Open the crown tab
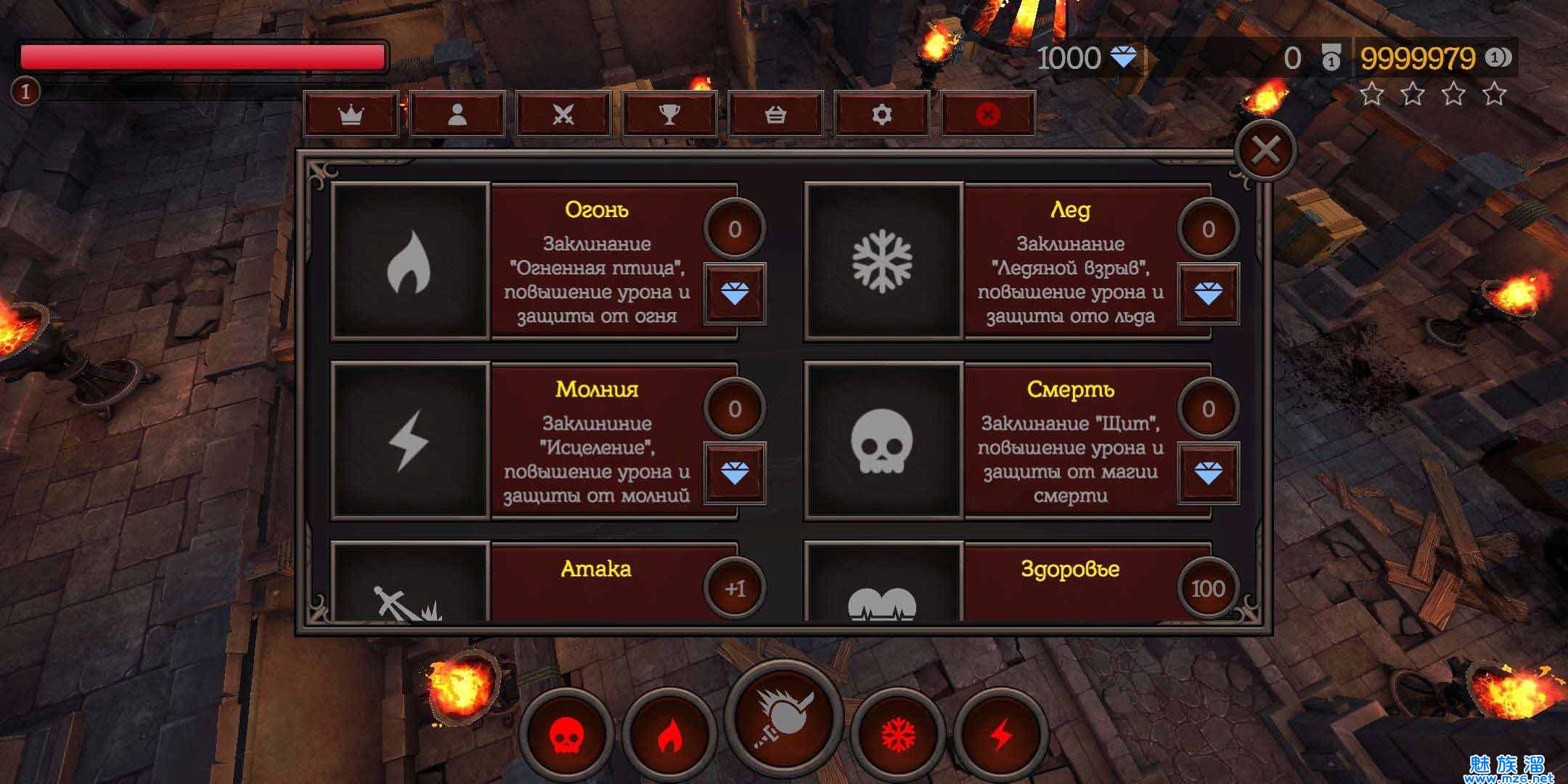This screenshot has width=1568, height=784. tap(351, 115)
